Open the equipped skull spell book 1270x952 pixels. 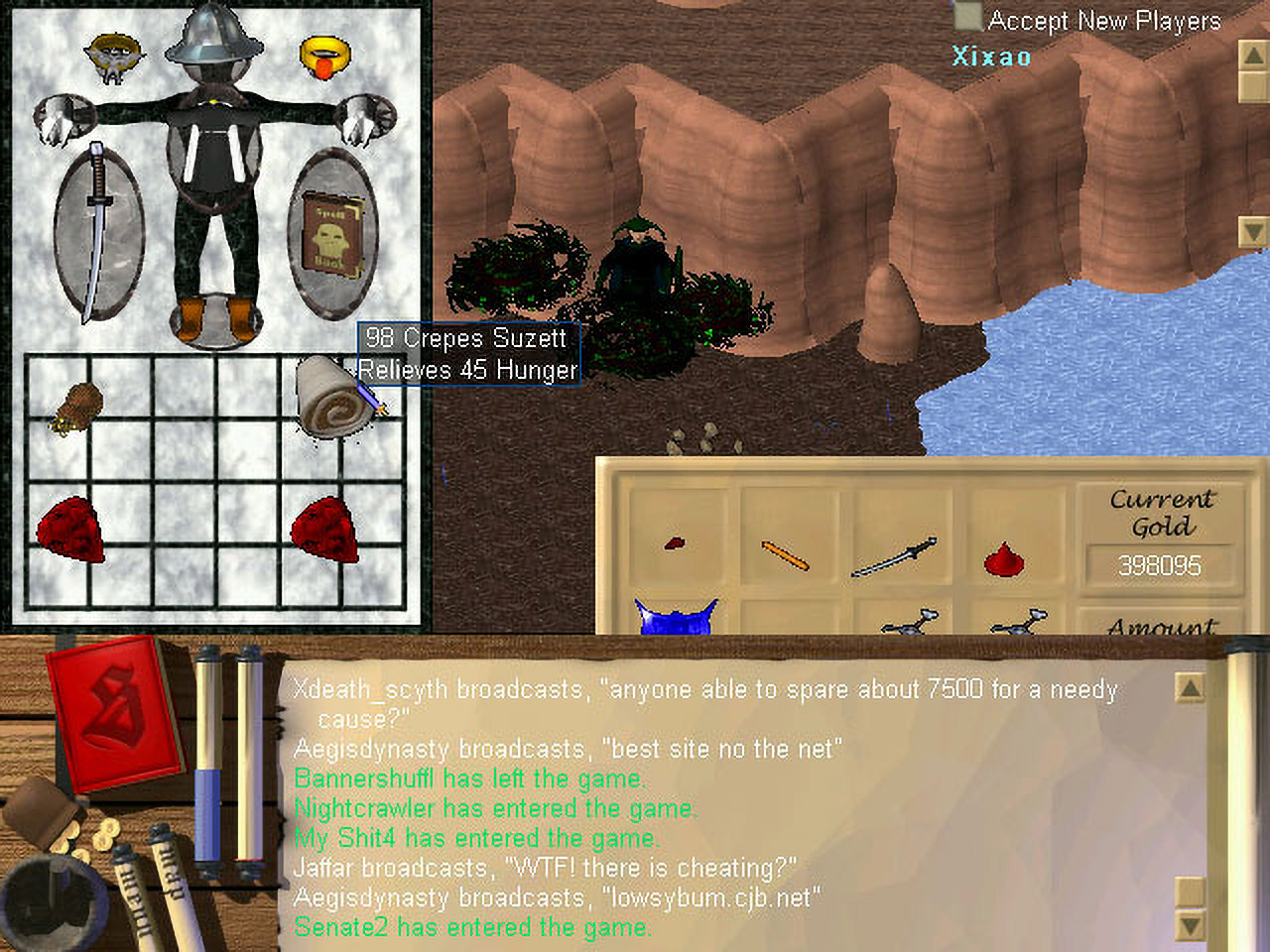click(332, 234)
